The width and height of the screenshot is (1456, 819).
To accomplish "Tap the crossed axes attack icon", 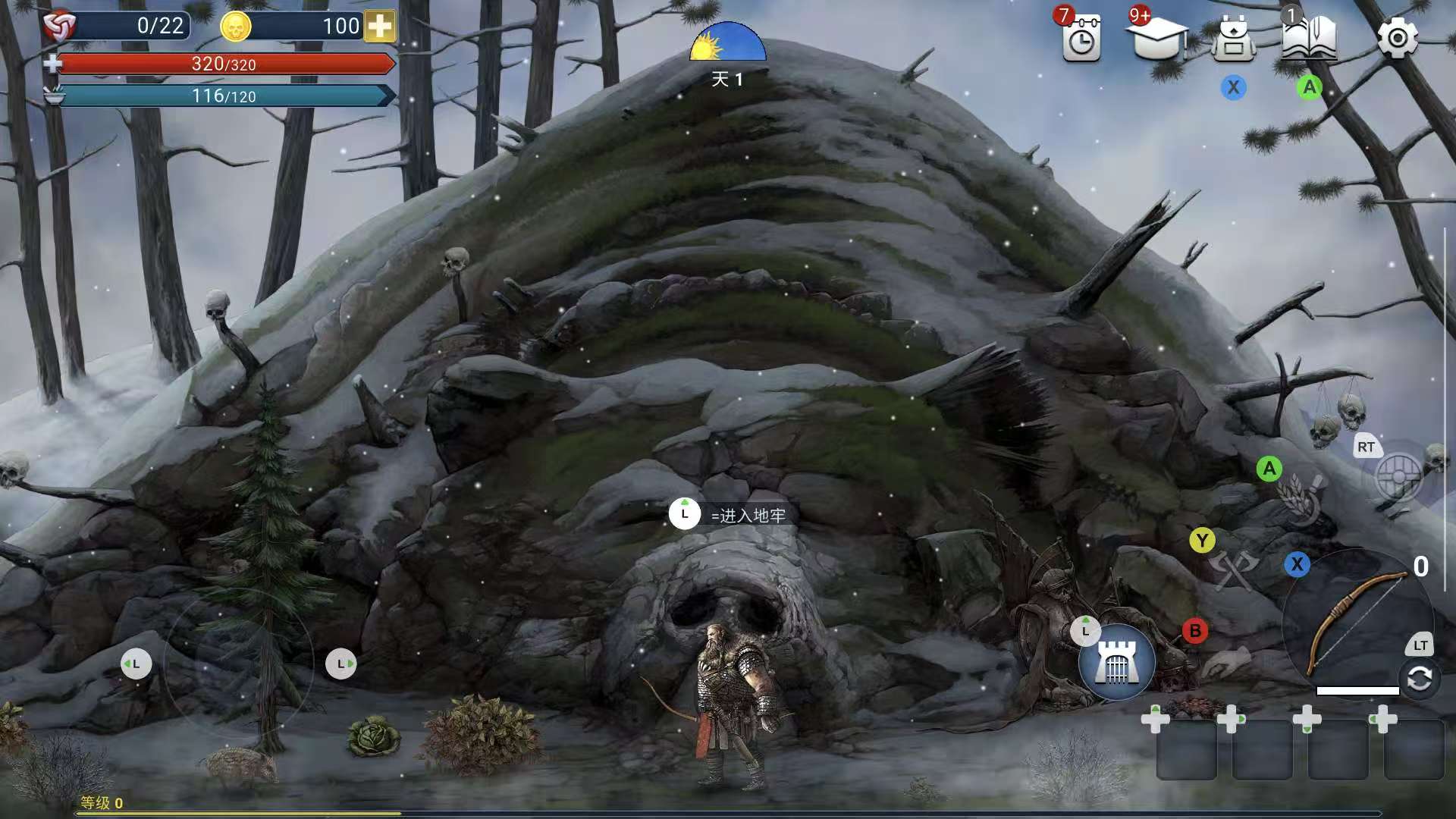I will point(1233,570).
